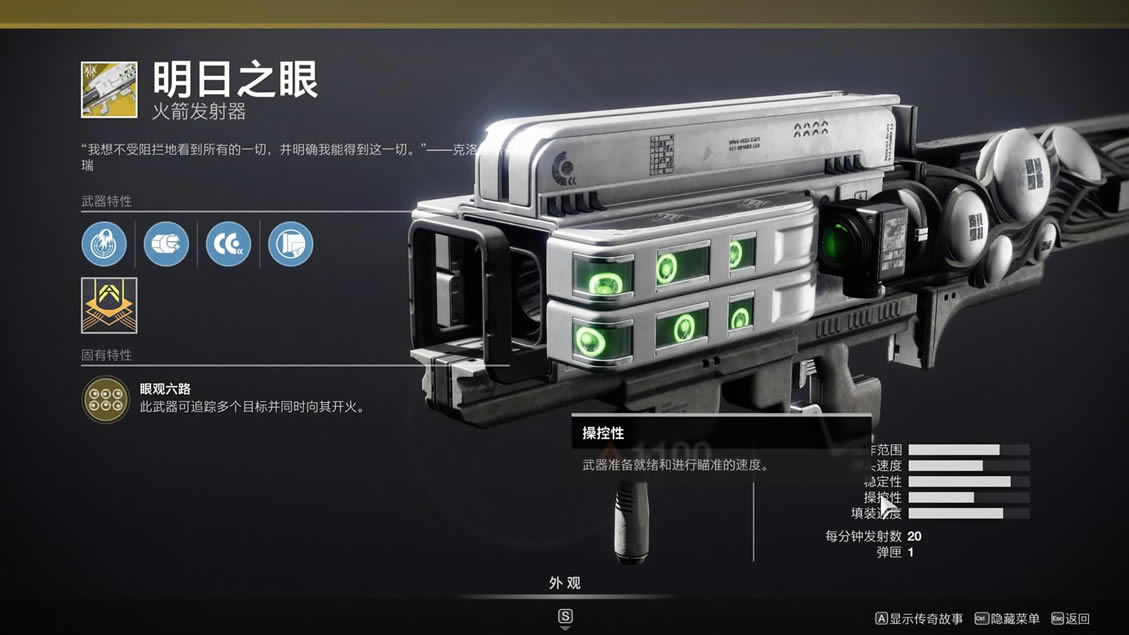The height and width of the screenshot is (635, 1129).
Task: Open the golden chevron catalyst slot
Action: point(109,305)
